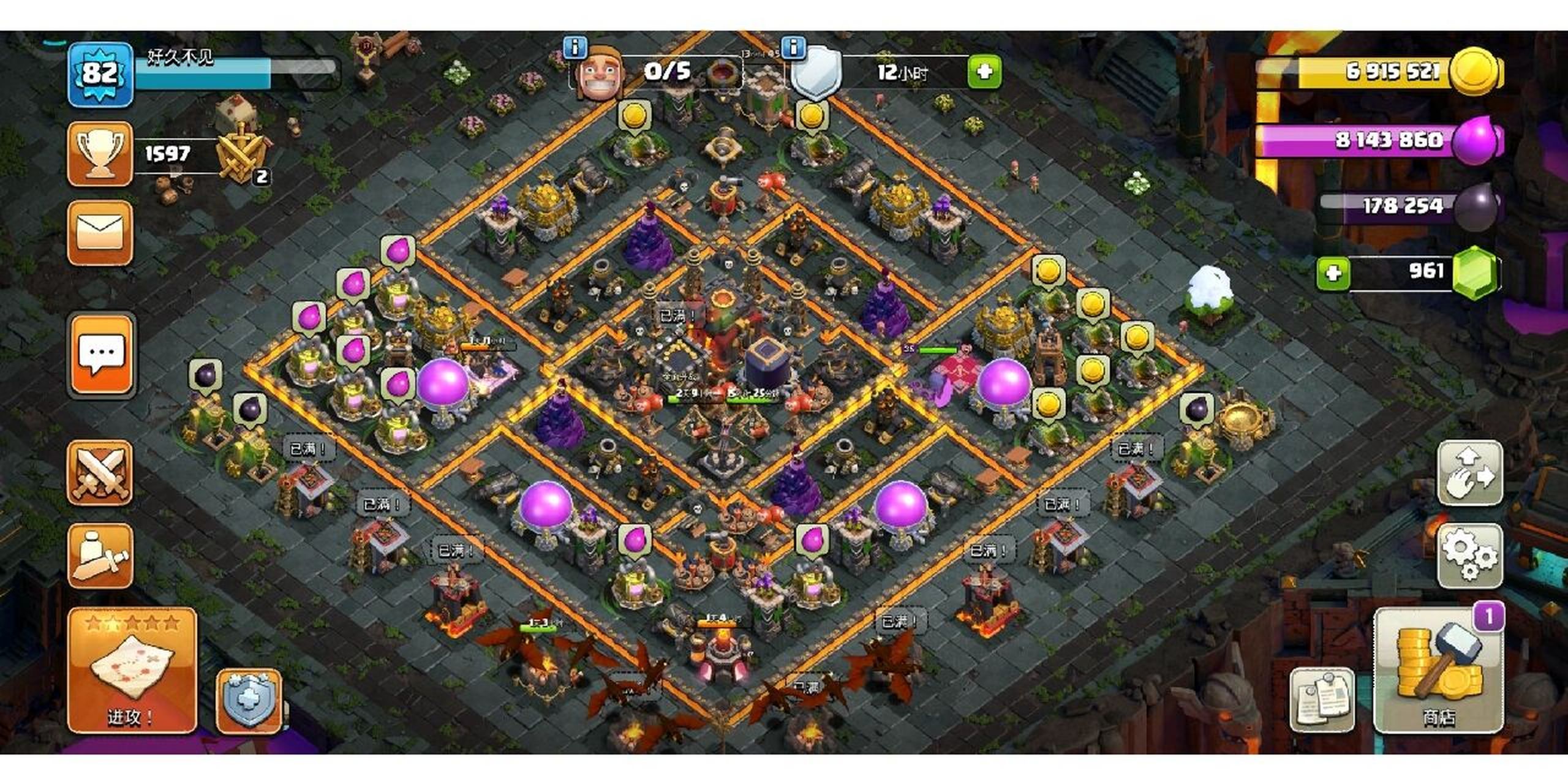This screenshot has height=784, width=1568.
Task: Open the mail inbox envelope button
Action: click(x=100, y=233)
